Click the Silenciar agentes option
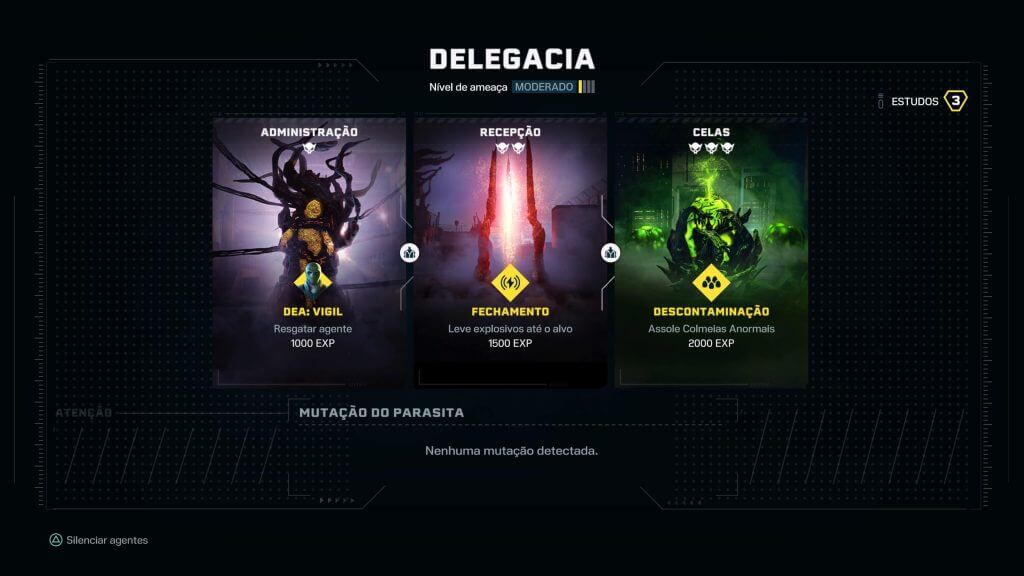1024x576 pixels. tap(99, 540)
